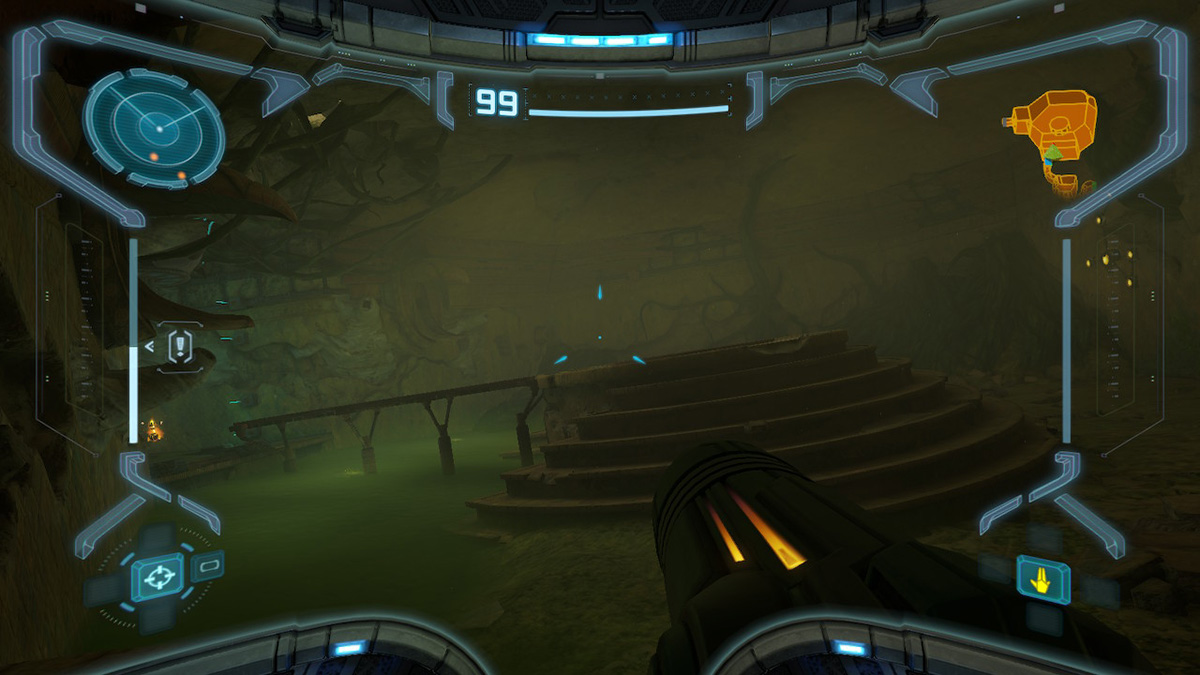Switch to the Scan Visor icon
This screenshot has height=675, width=1200.
[208, 567]
